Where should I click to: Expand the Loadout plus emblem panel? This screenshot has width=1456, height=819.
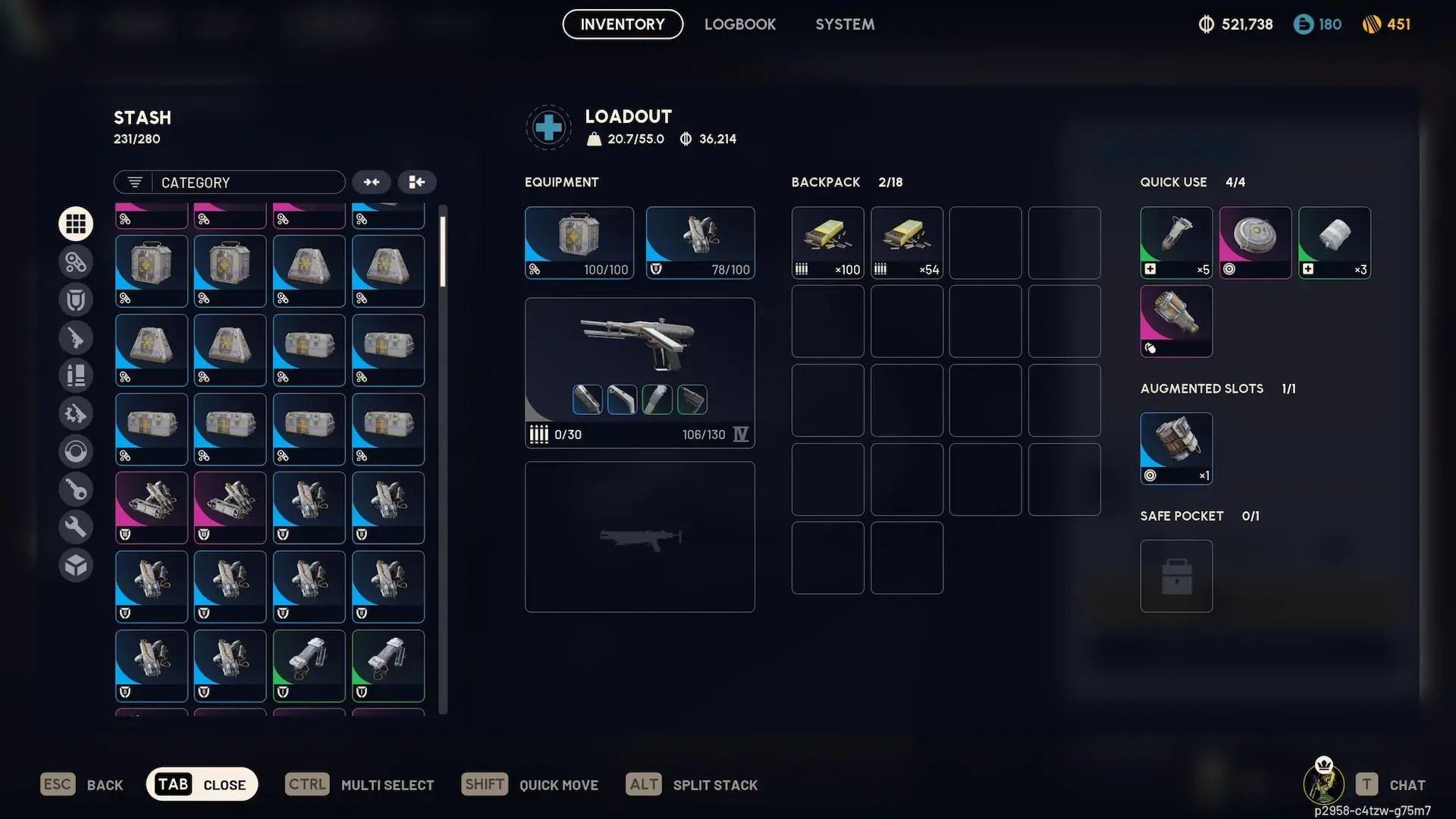click(x=548, y=127)
